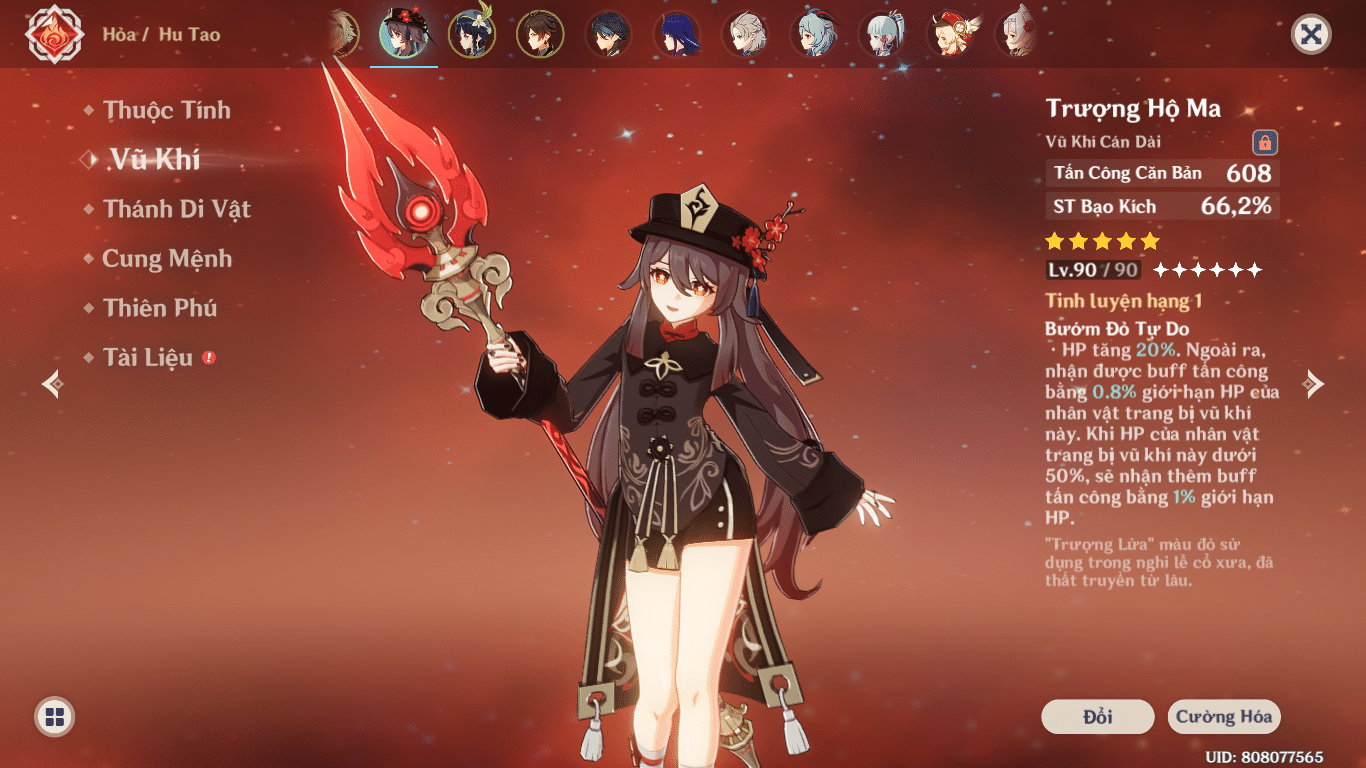Switch to next character with right arrow
The width and height of the screenshot is (1366, 768).
[1314, 384]
